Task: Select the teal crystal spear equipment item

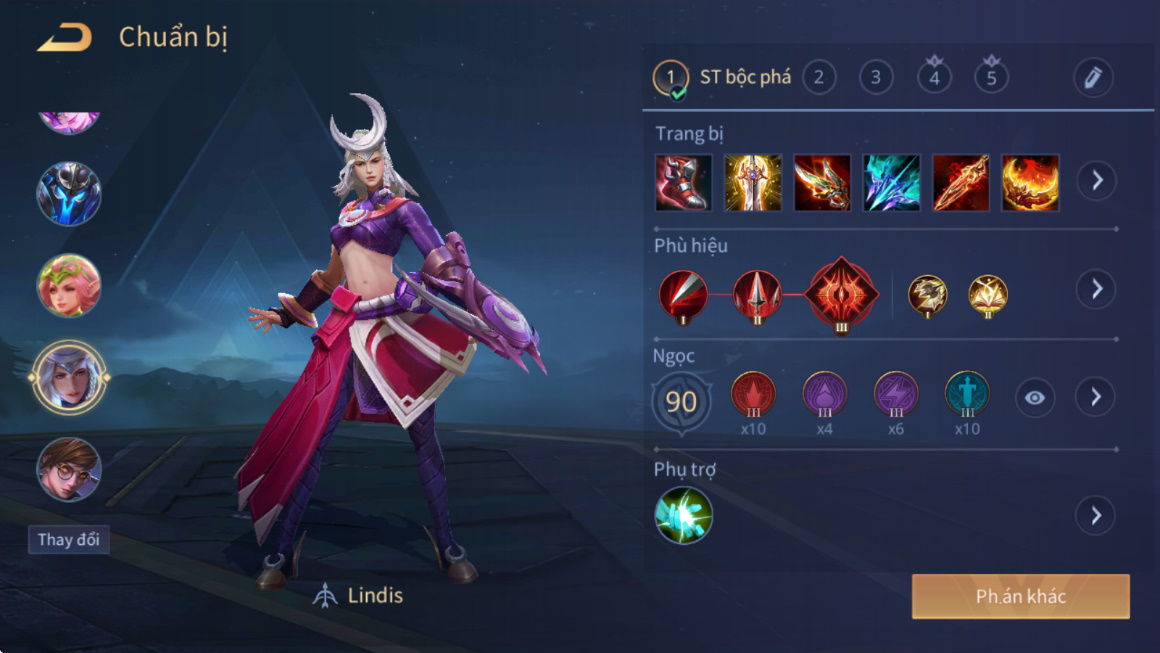Action: coord(892,182)
